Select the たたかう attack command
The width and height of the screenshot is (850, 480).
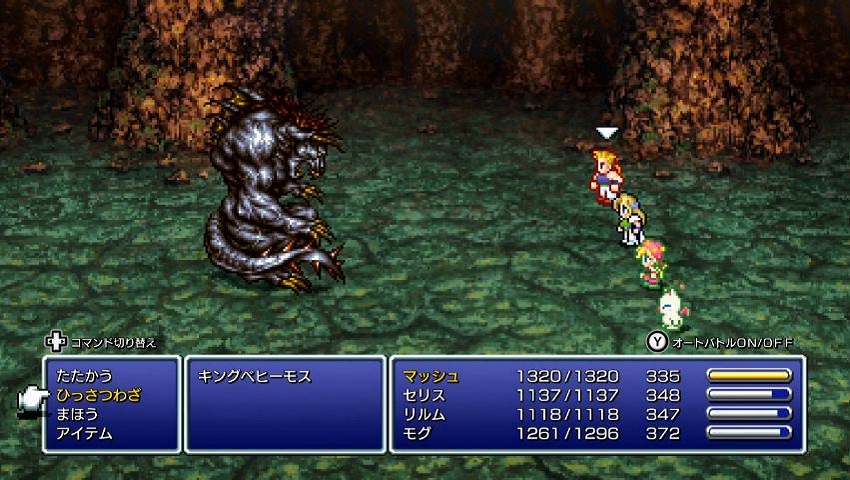[85, 376]
